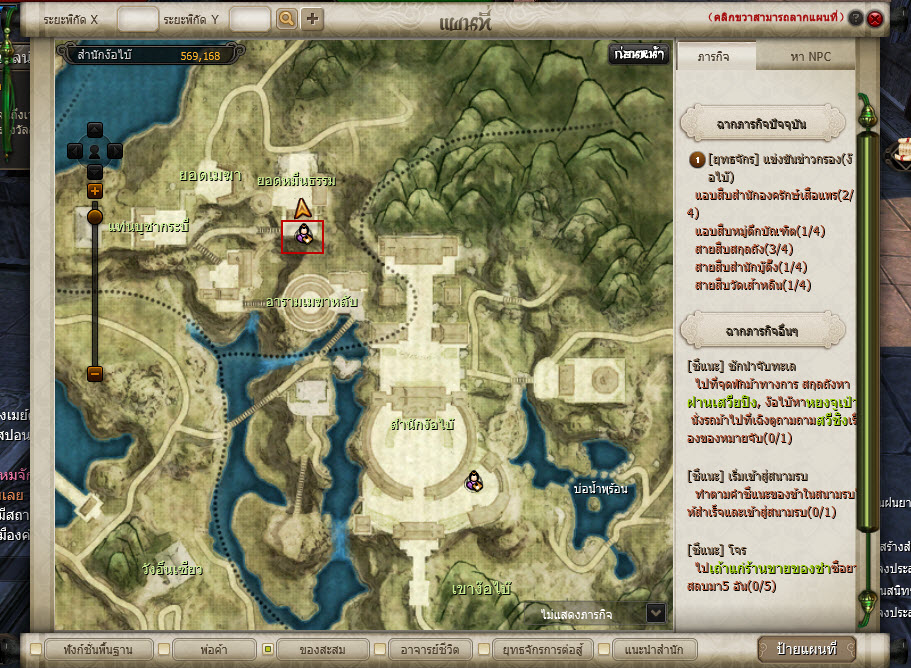Toggle the ของสะสม filter checkbox
Screen dimensions: 911x668
coord(268,649)
